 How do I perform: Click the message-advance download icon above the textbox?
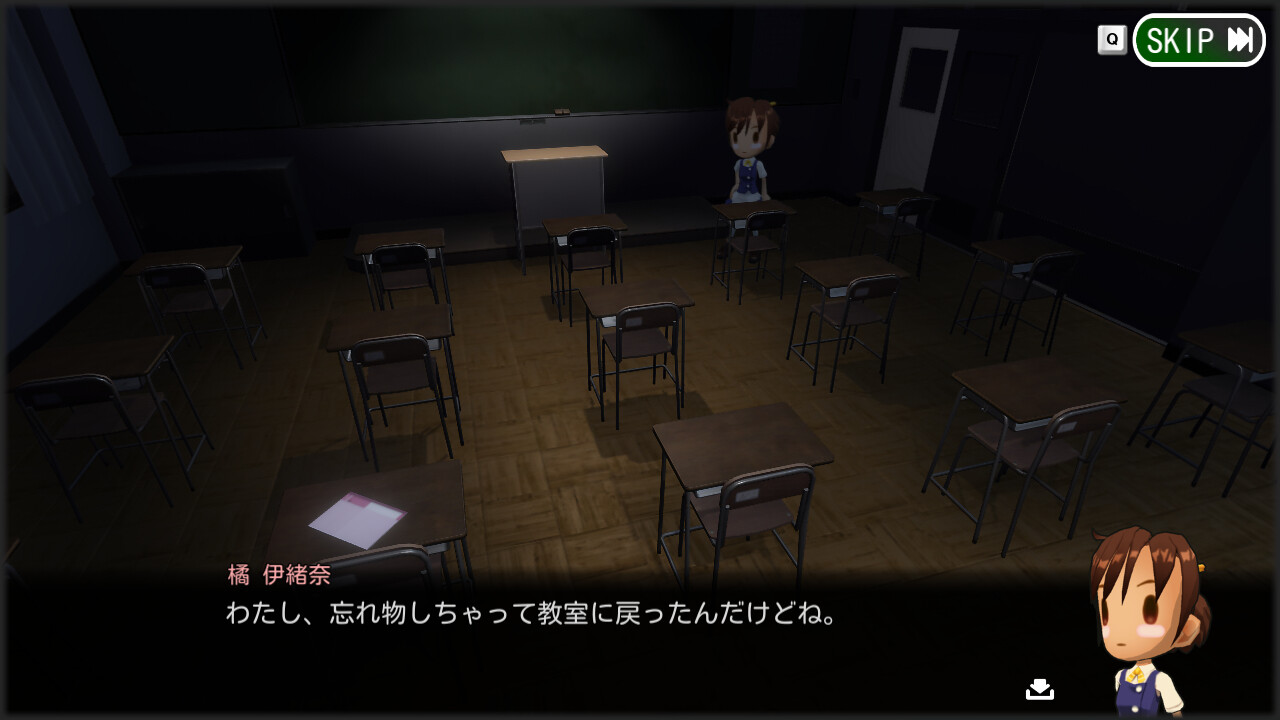[x=1038, y=688]
